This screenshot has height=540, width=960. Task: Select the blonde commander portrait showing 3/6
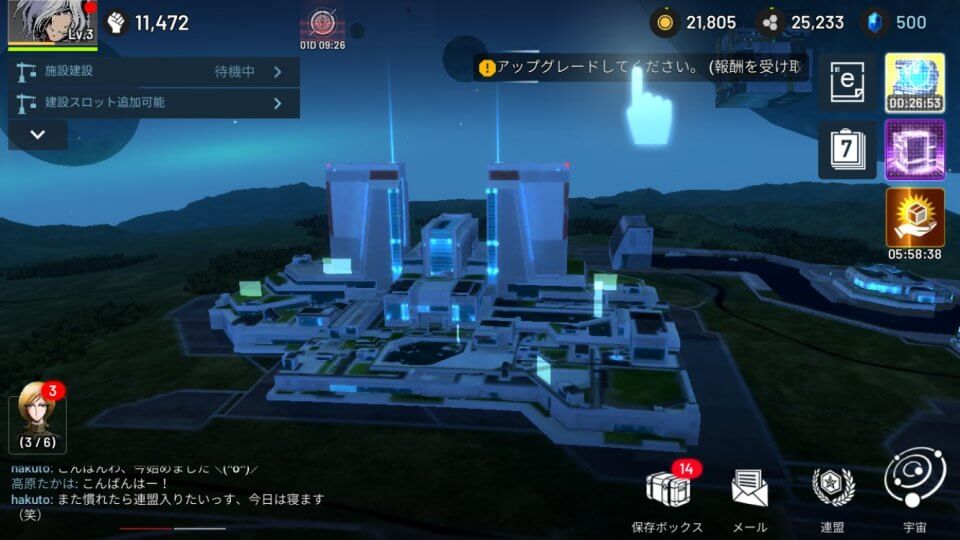[x=38, y=417]
